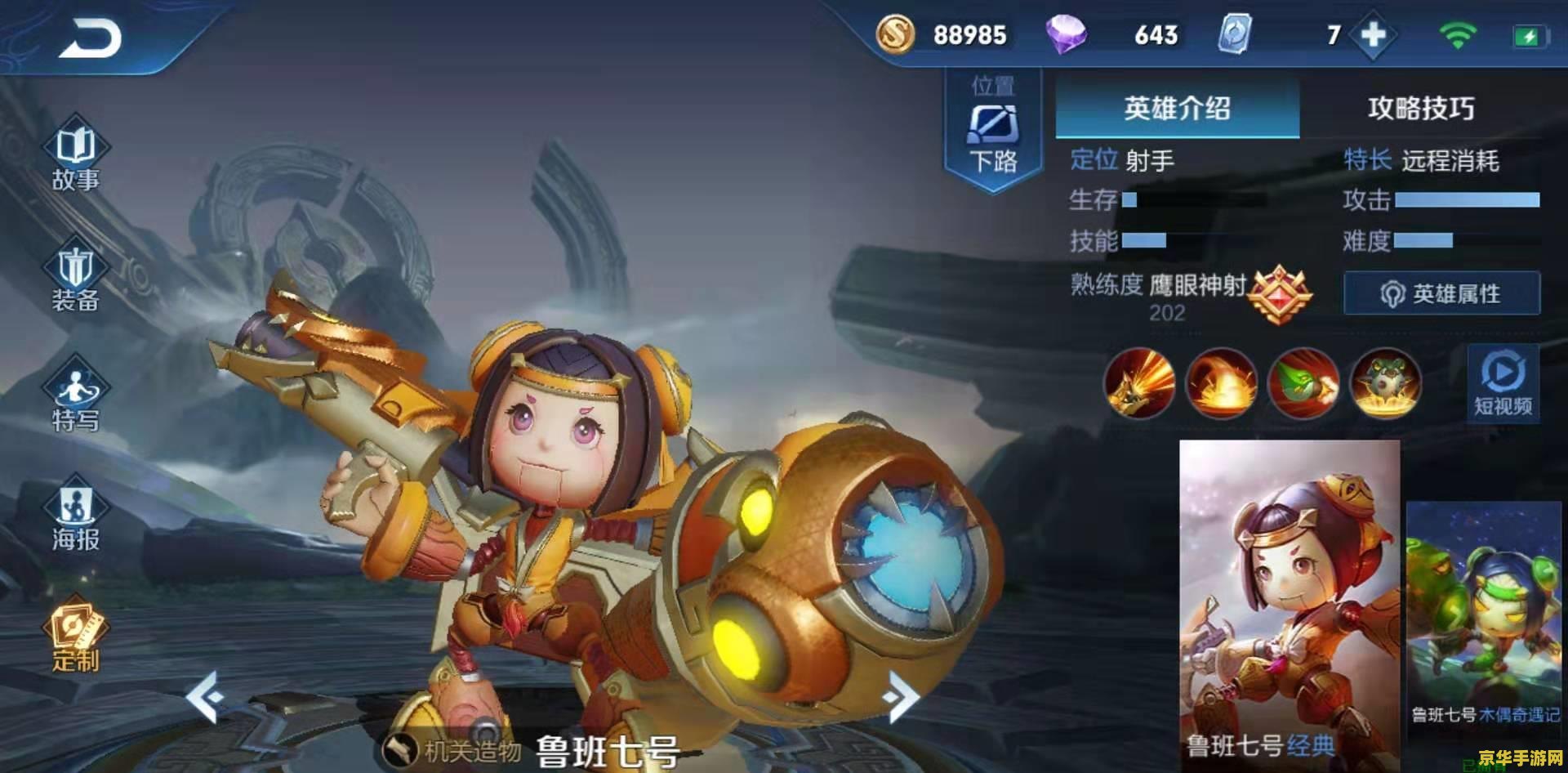Screen dimensions: 1568x773
Task: Select the fiery explosion skill icon
Action: click(1221, 383)
